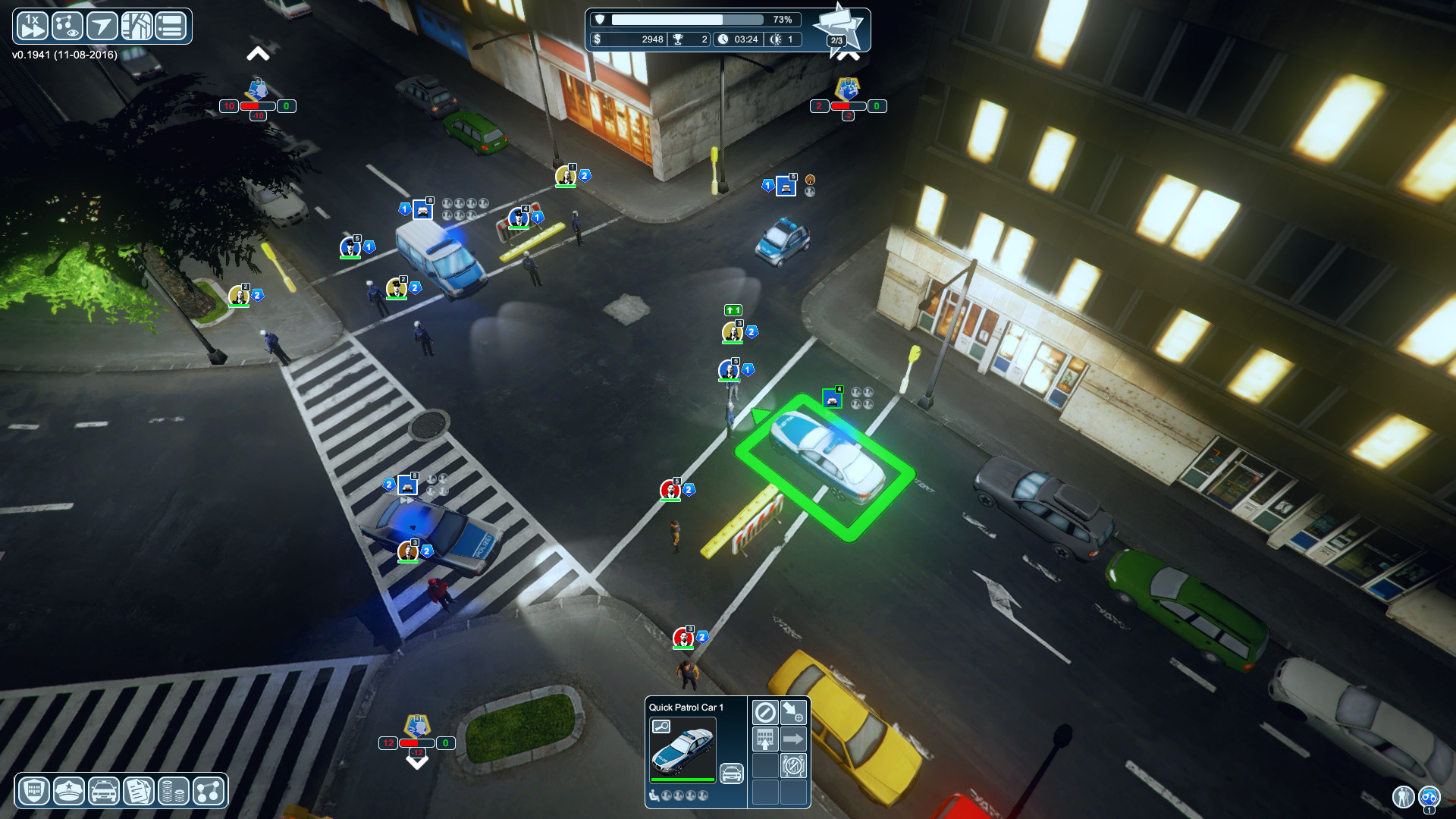Viewport: 1456px width, 819px height.
Task: Select the navigation arrow icon in top toolbar
Action: click(x=102, y=26)
